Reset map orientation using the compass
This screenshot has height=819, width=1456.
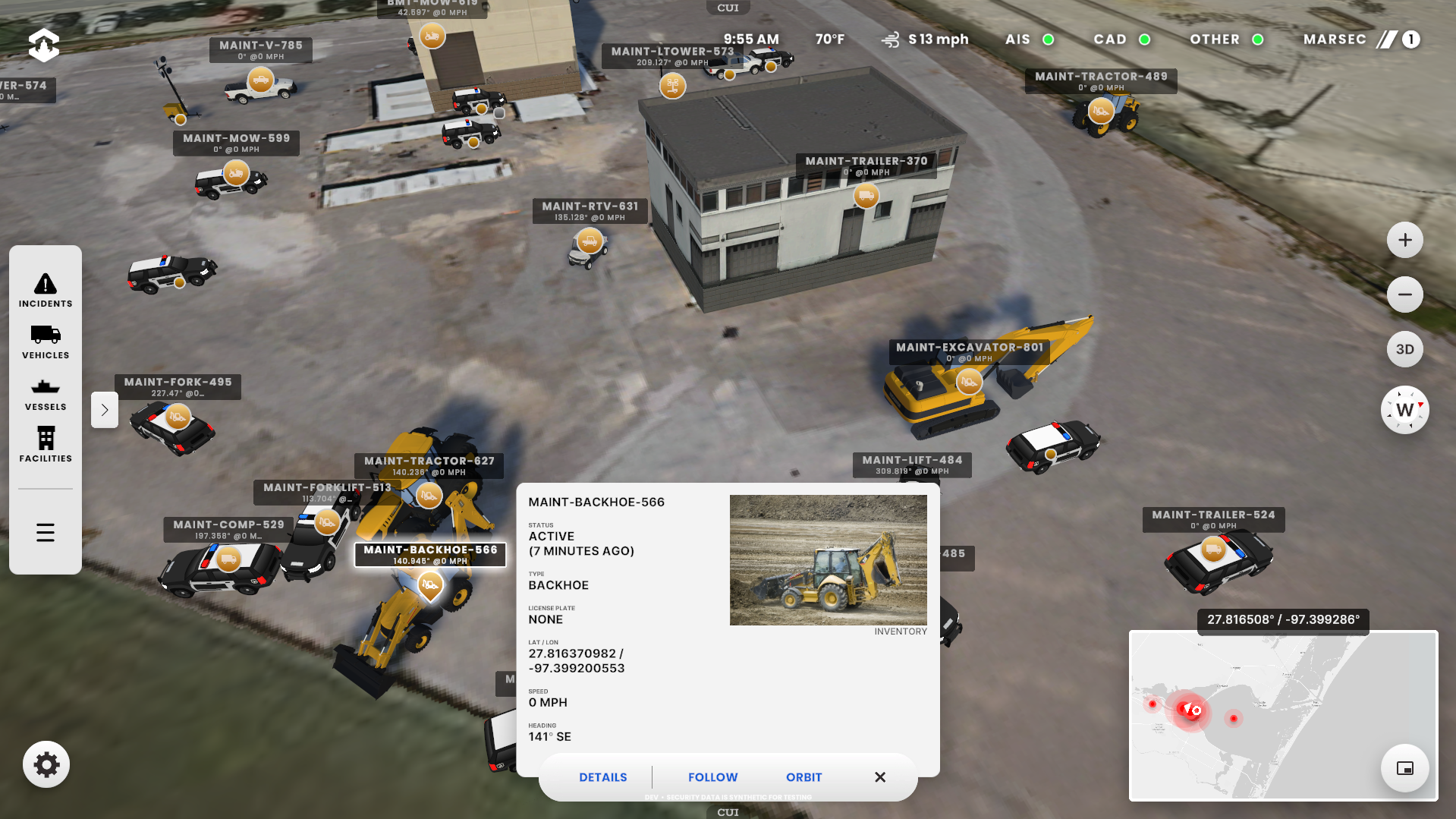1404,409
